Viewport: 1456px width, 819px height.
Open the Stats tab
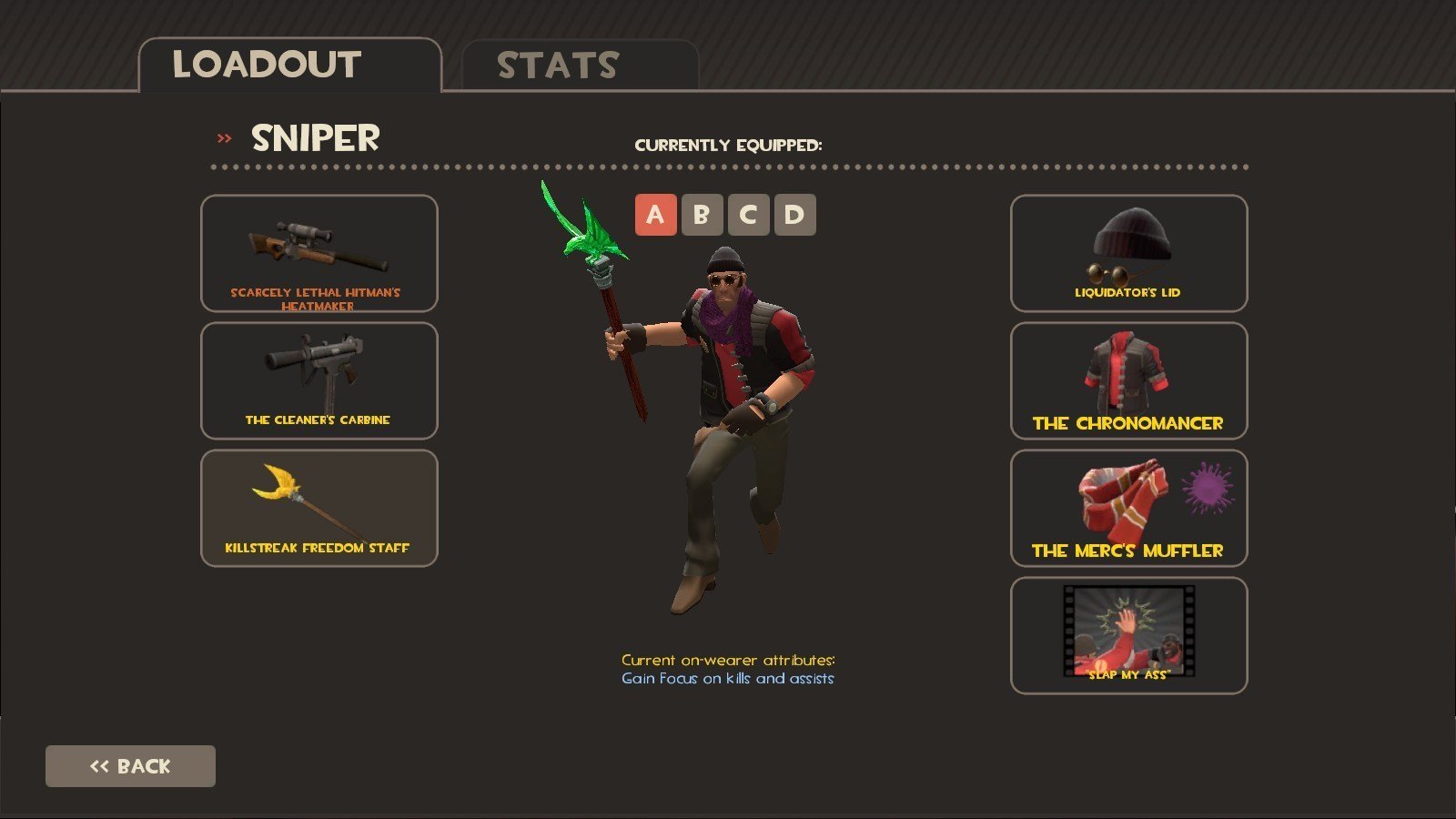(x=580, y=66)
